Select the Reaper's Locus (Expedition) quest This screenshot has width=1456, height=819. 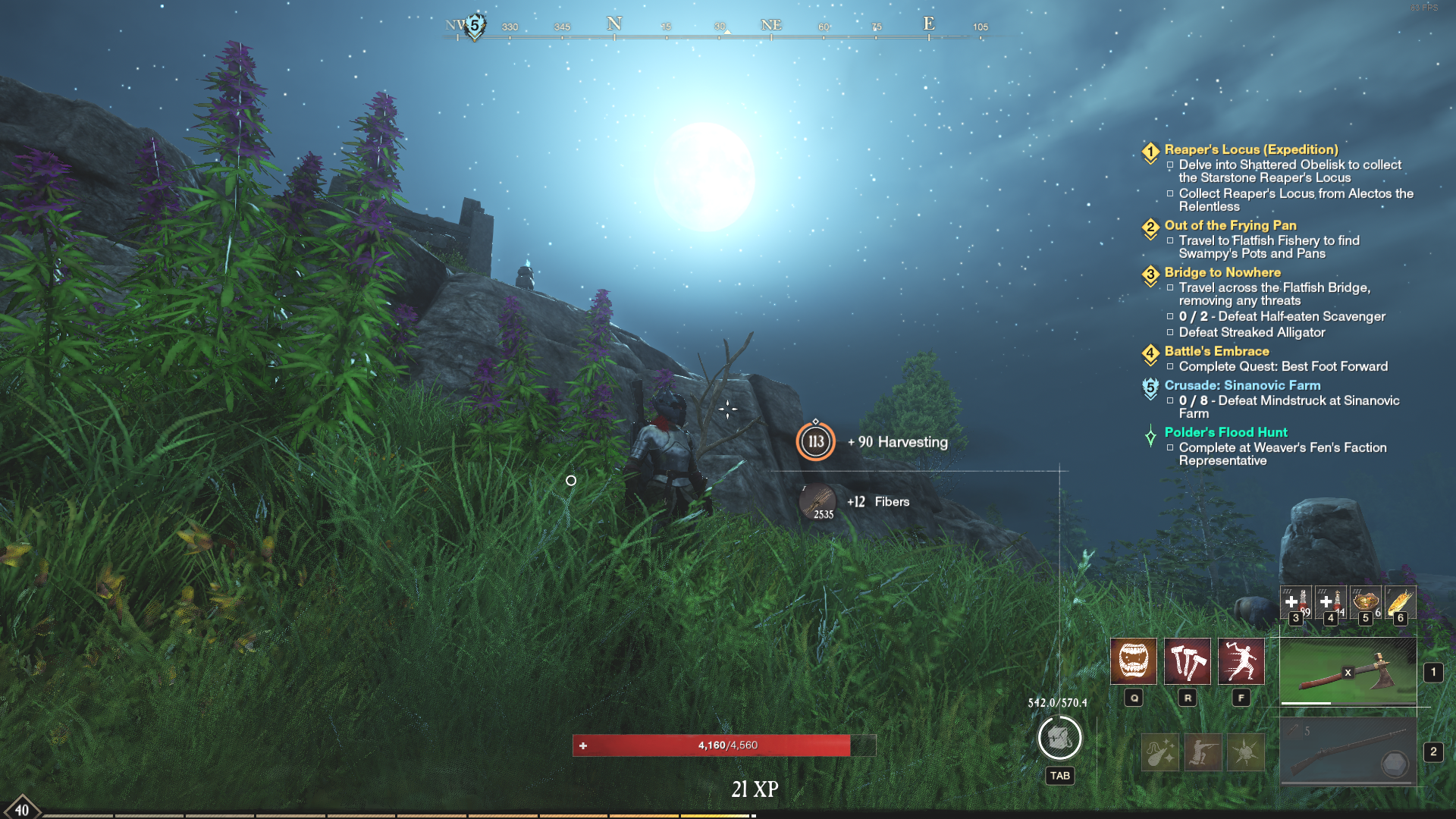point(1250,149)
